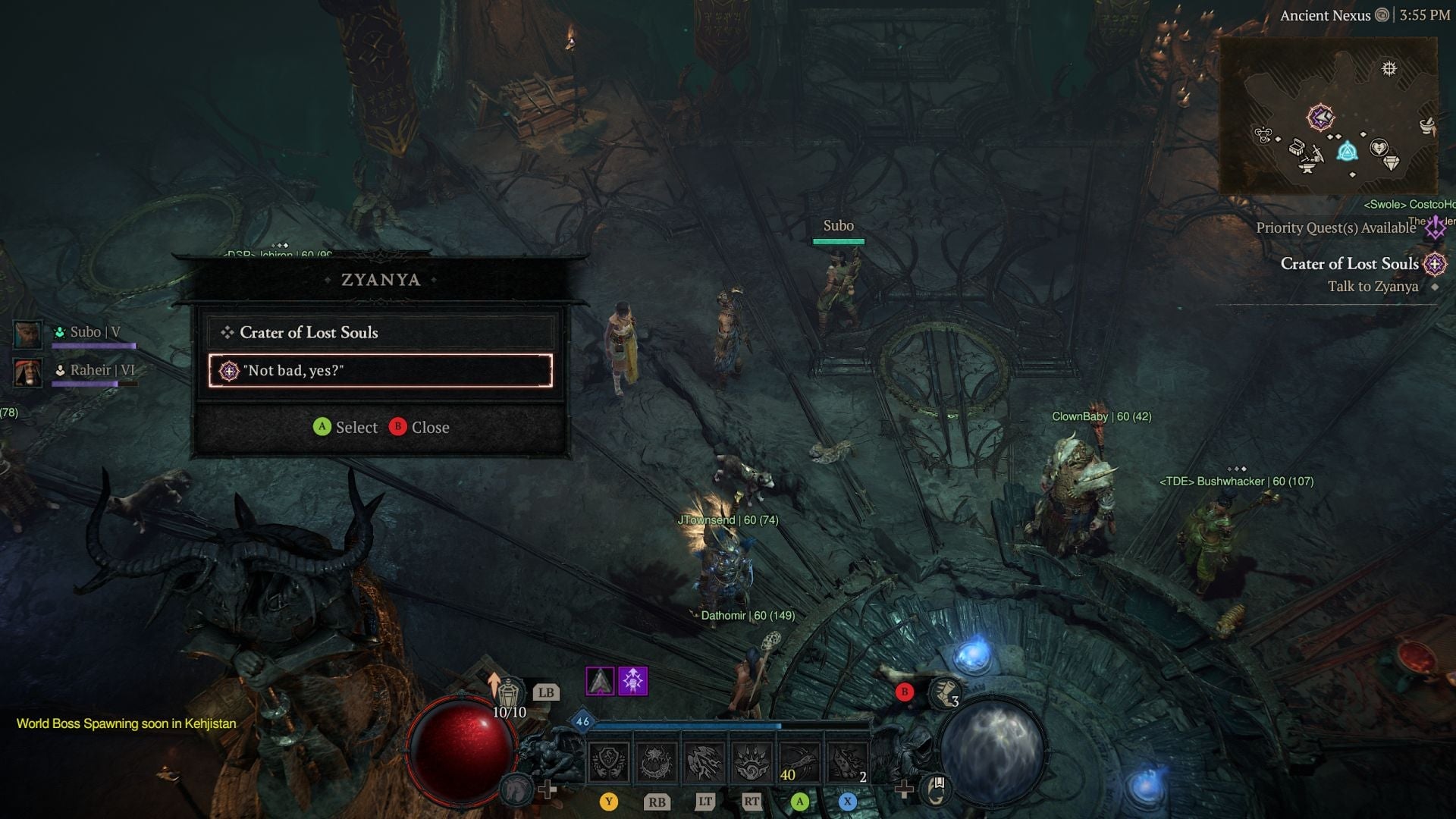
Task: Click the purple quest marker on the minimap
Action: point(1321,118)
